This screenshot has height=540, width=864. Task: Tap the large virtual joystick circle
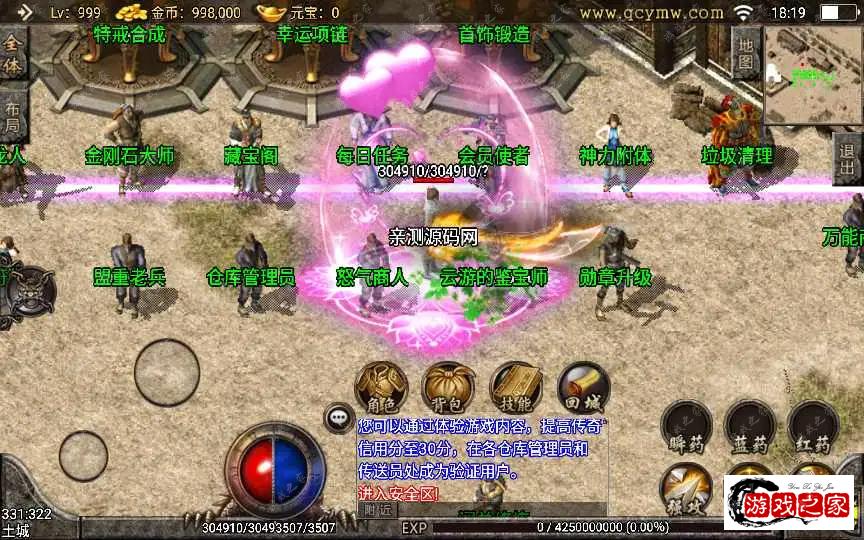169,374
